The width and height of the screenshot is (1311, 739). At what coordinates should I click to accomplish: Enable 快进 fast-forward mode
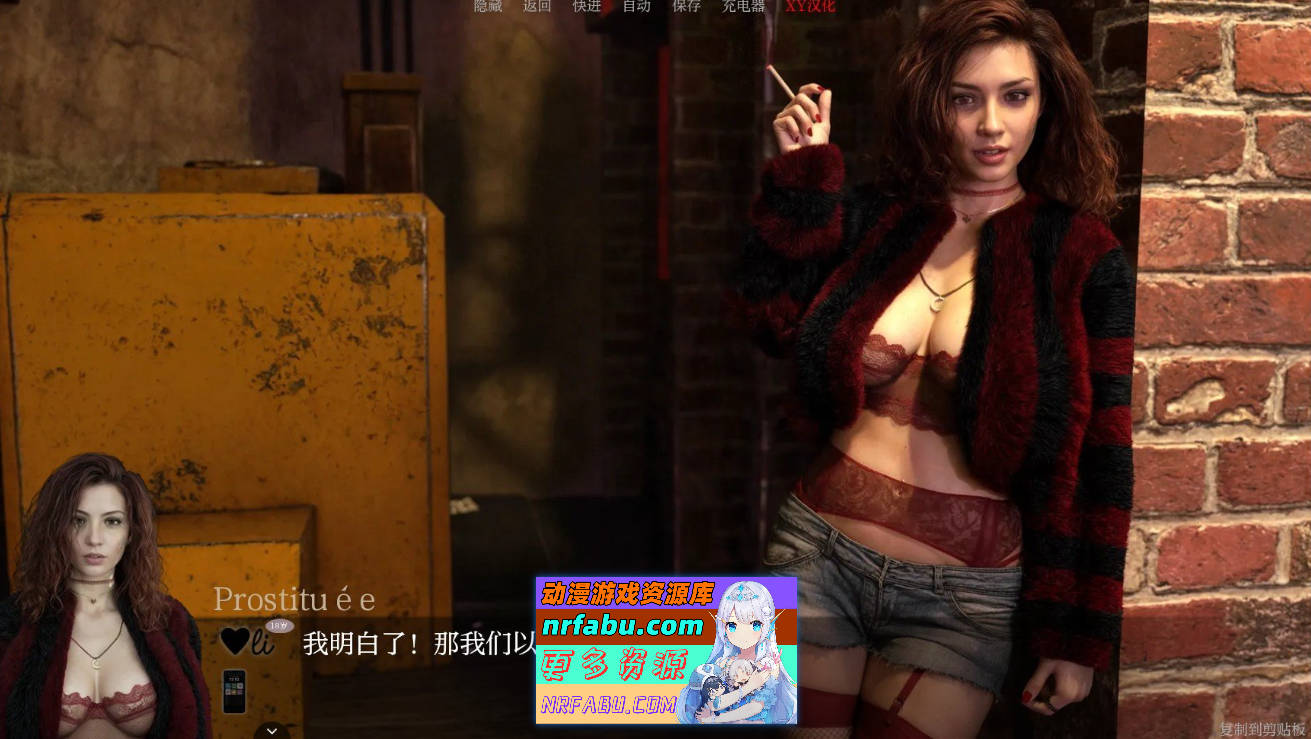pos(586,6)
